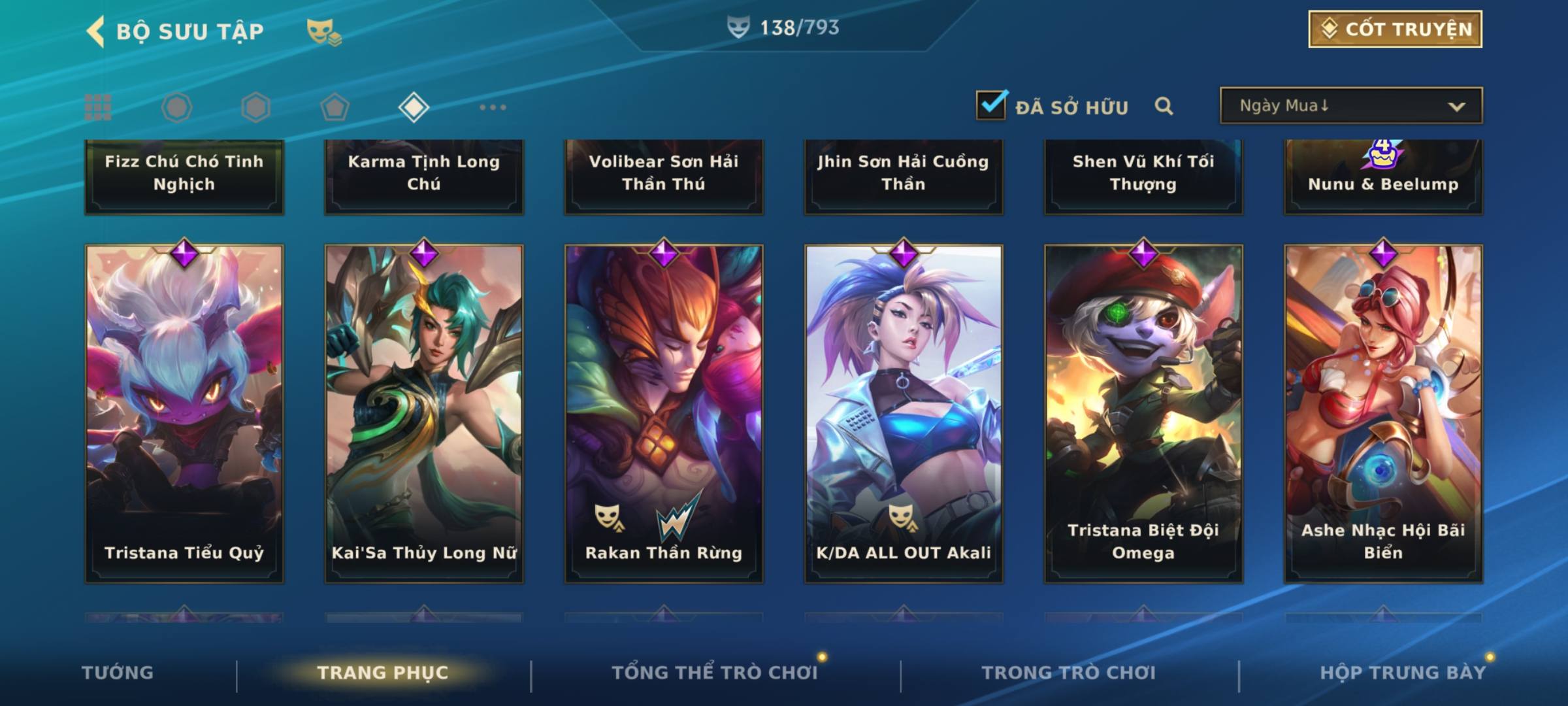
Task: Select Tristana Biệt Đội Omega skin
Action: point(1143,413)
